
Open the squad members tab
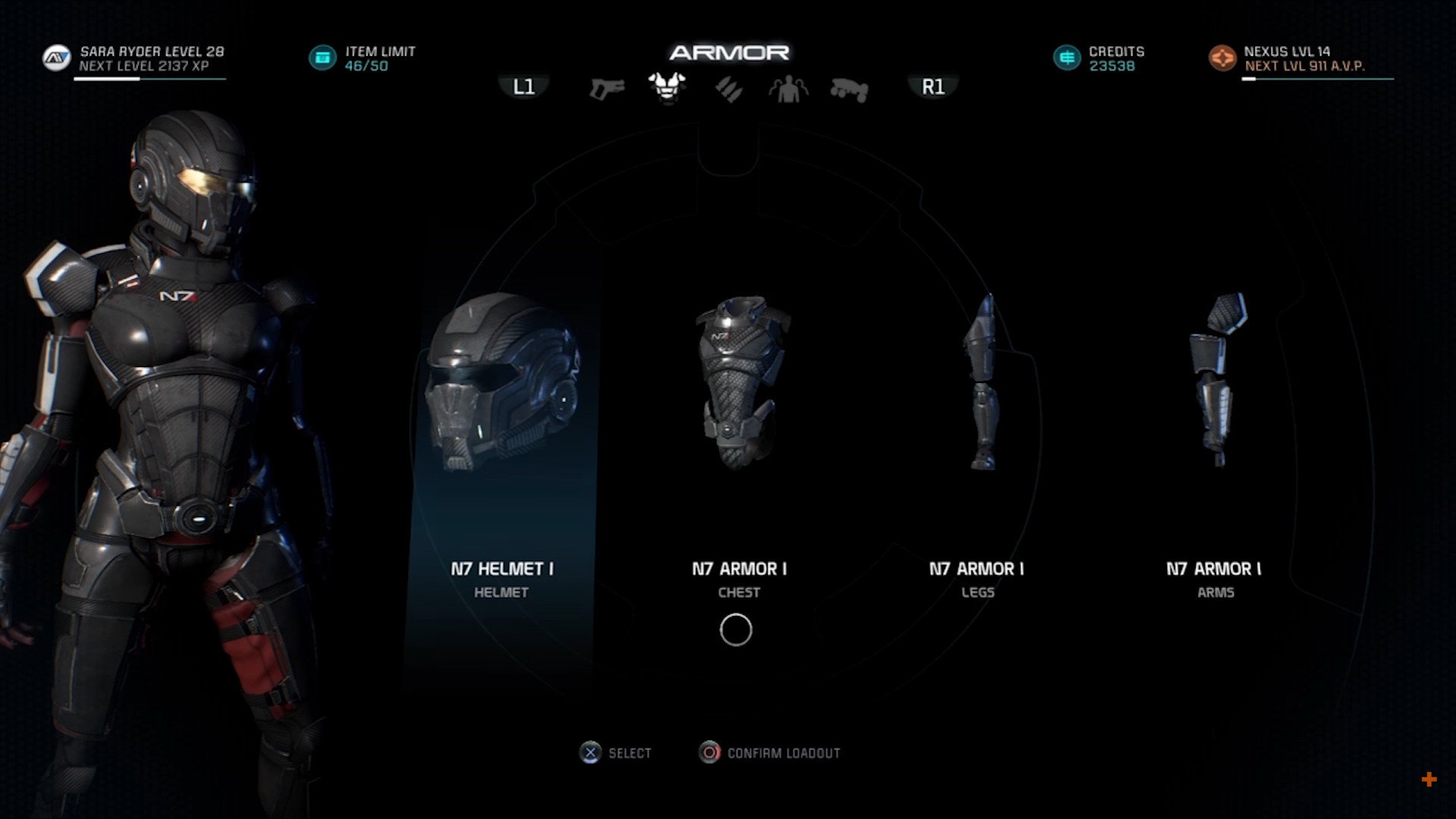[x=789, y=89]
